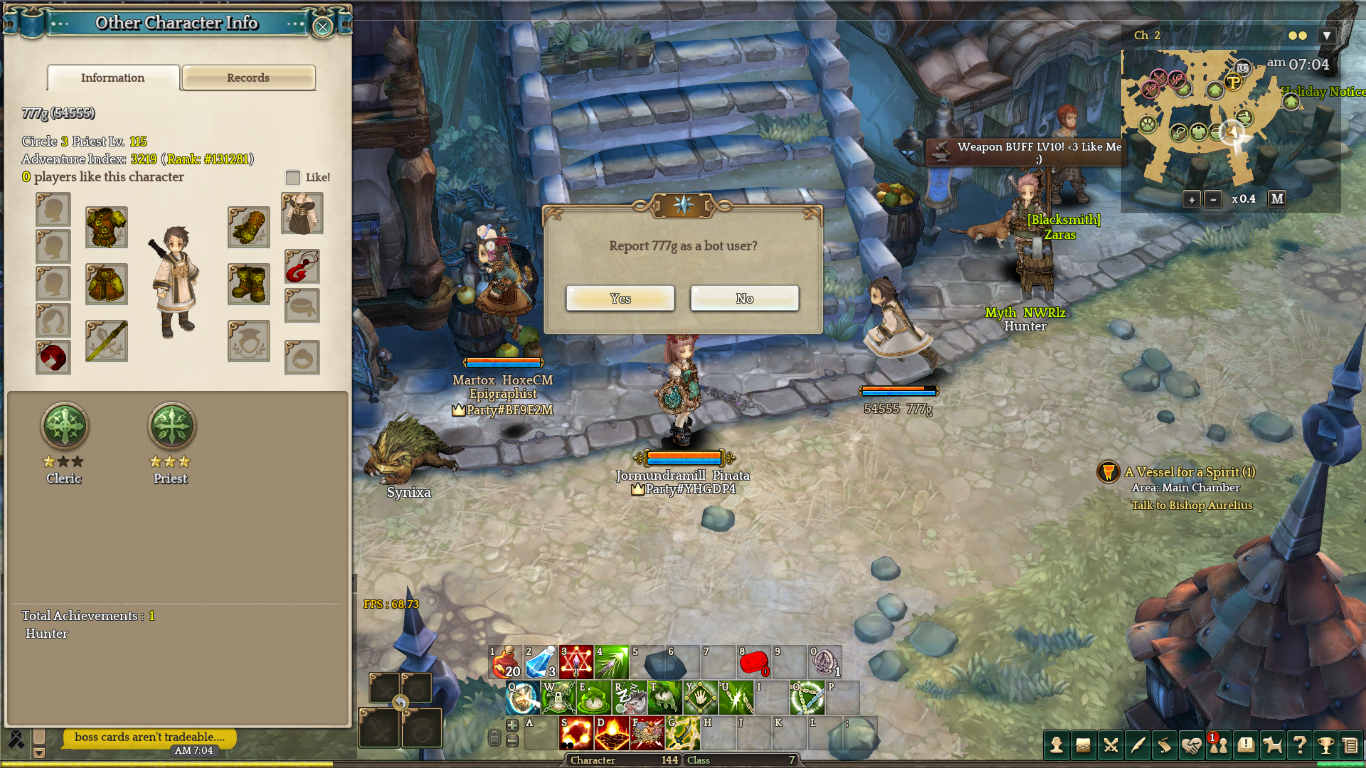Switch to the Records tab
The image size is (1366, 768).
[x=248, y=78]
